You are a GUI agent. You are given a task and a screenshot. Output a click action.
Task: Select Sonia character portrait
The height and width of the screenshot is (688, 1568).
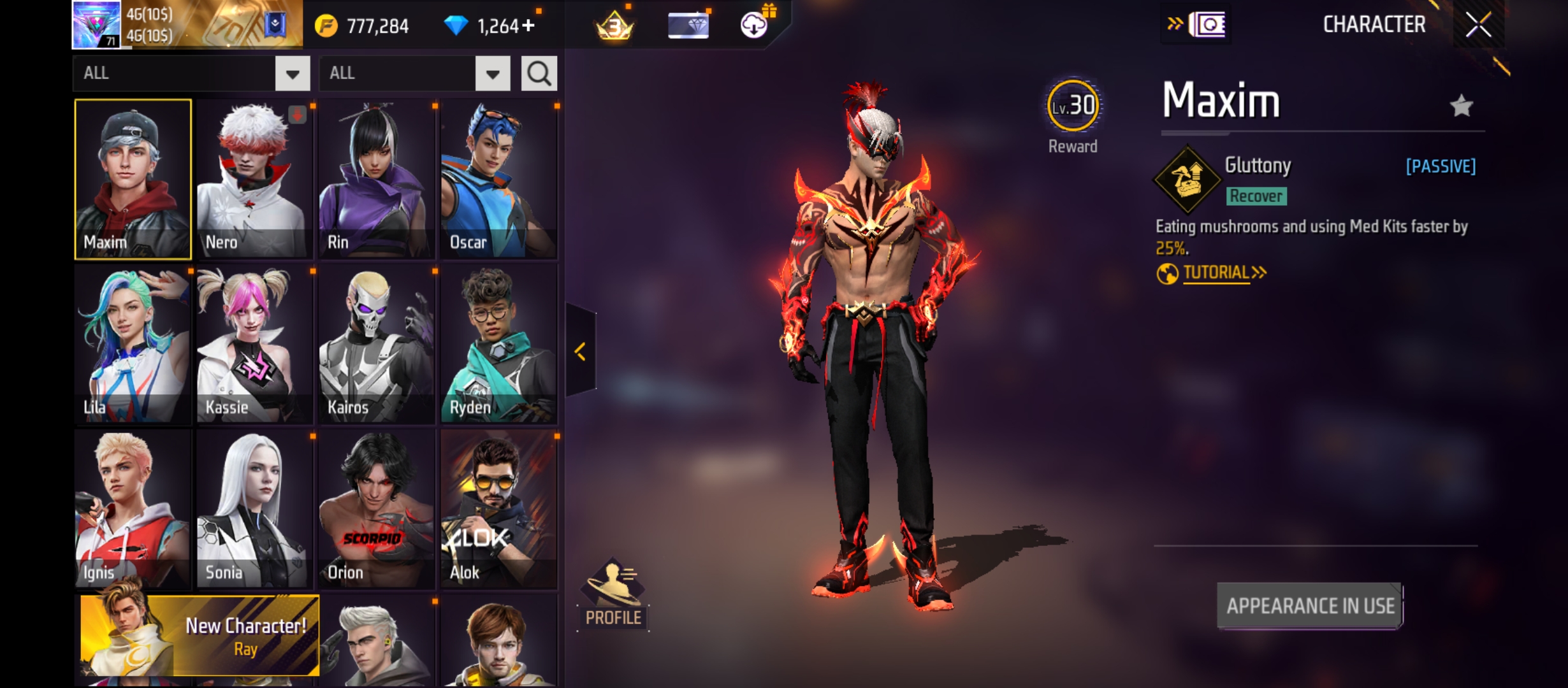pos(254,509)
